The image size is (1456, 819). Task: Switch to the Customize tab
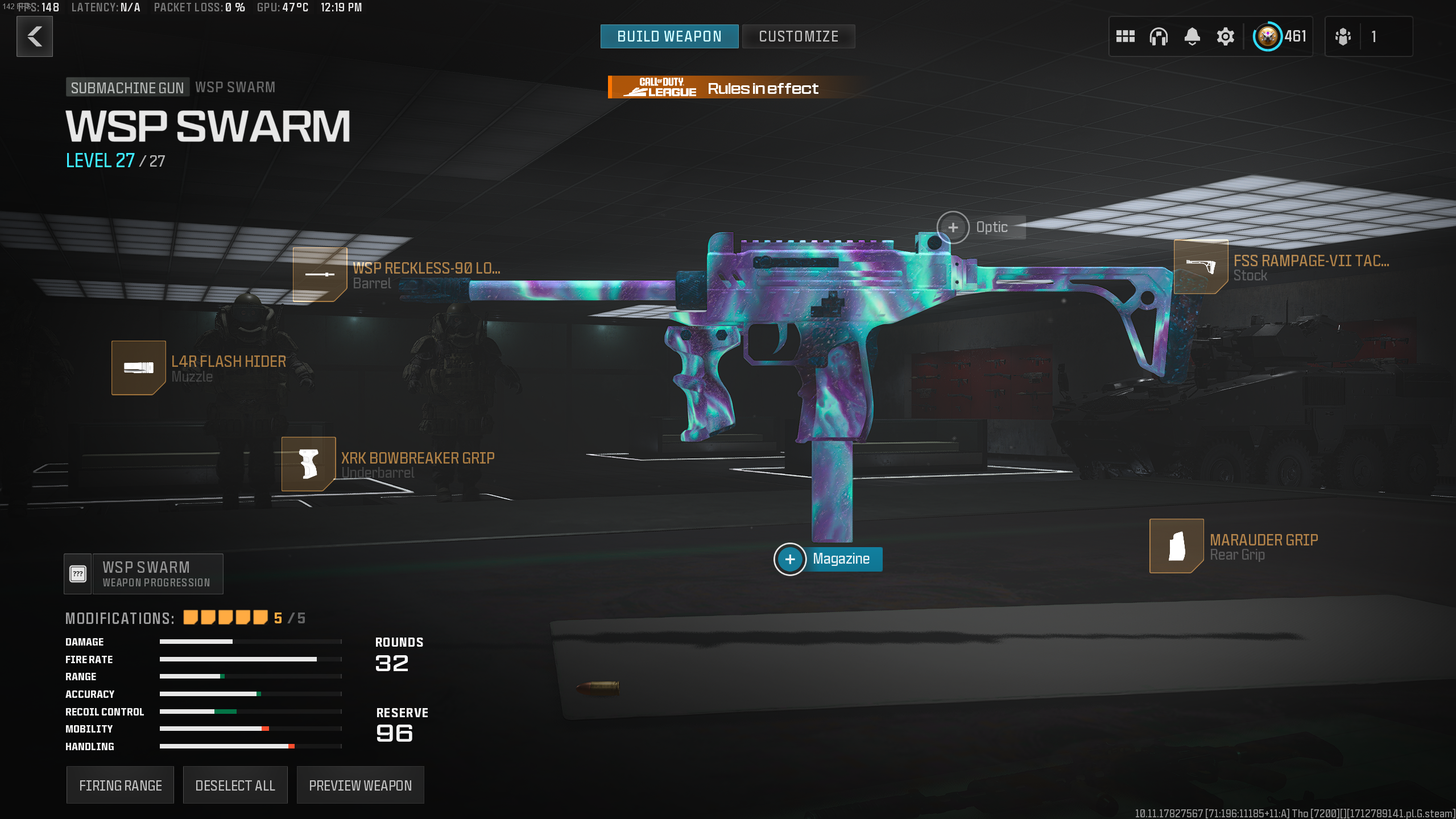pyautogui.click(x=798, y=36)
